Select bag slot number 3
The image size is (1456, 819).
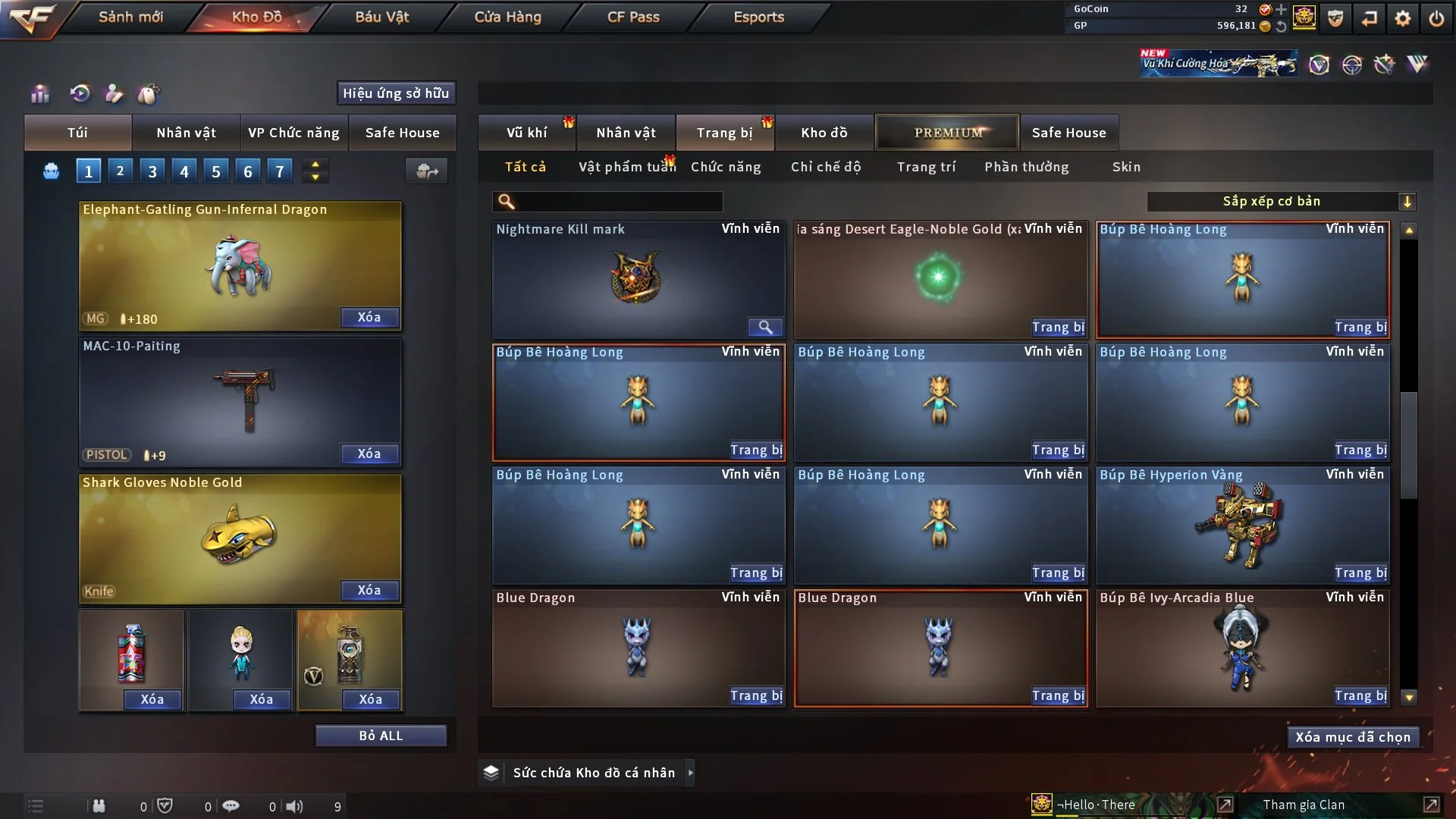[152, 171]
